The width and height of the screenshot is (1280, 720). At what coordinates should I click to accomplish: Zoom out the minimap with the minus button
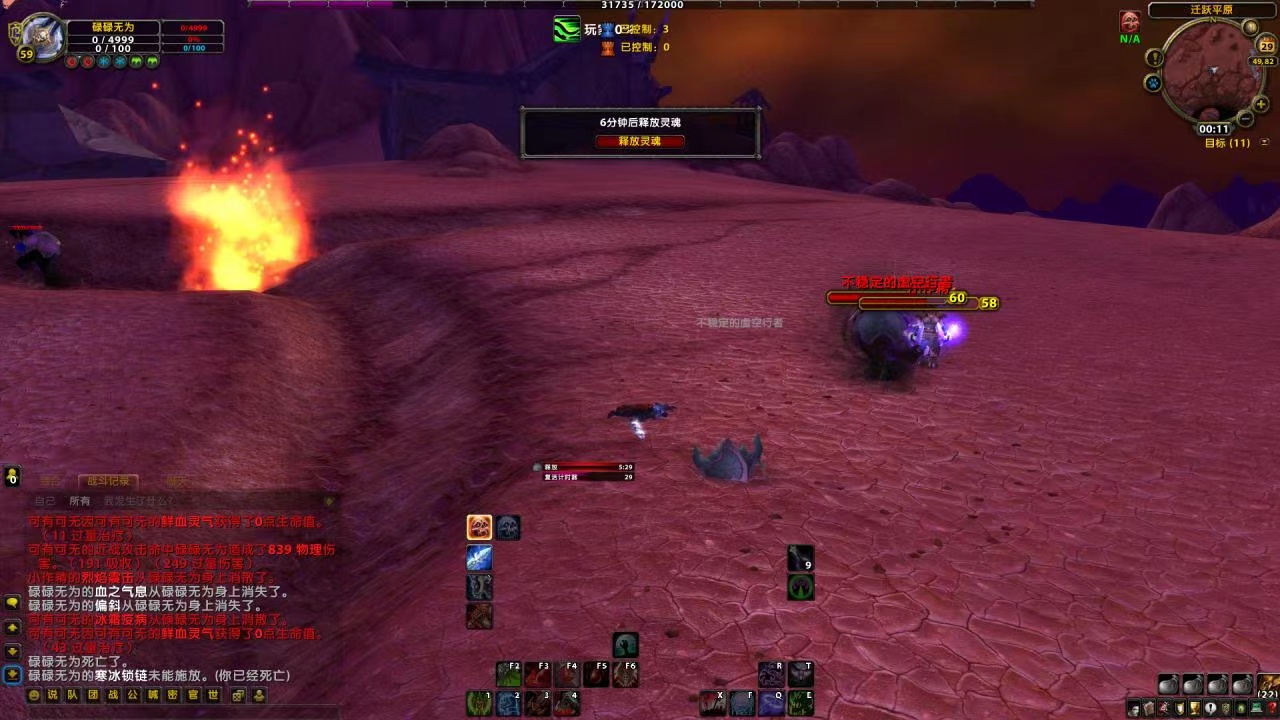click(x=1245, y=119)
